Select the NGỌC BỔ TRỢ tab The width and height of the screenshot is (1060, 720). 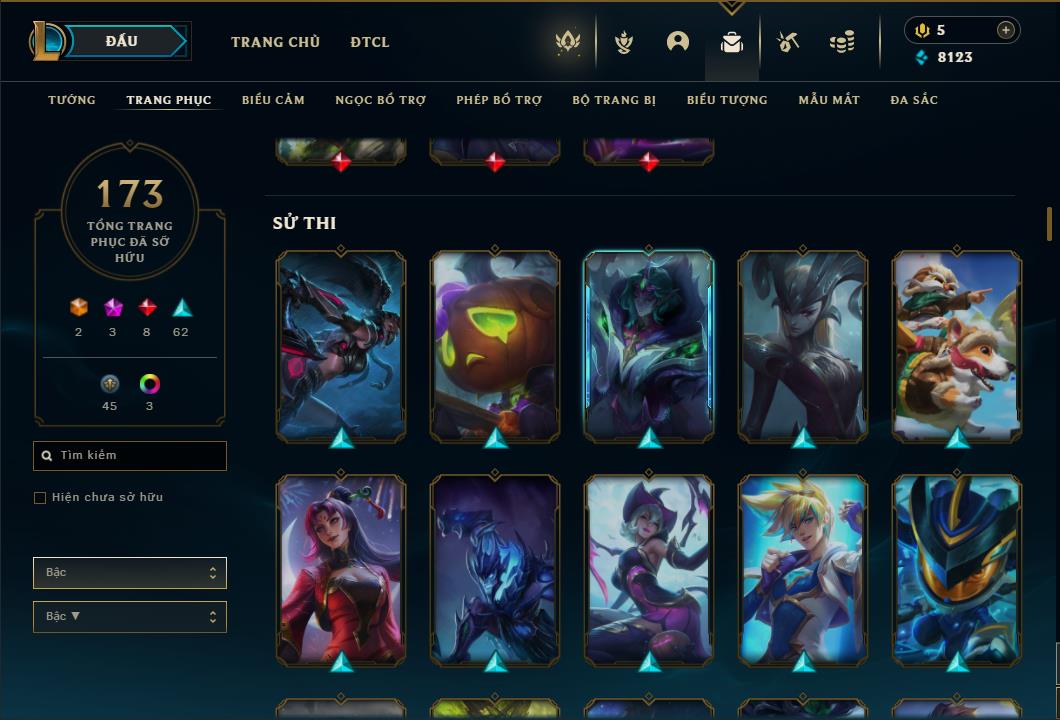[380, 100]
